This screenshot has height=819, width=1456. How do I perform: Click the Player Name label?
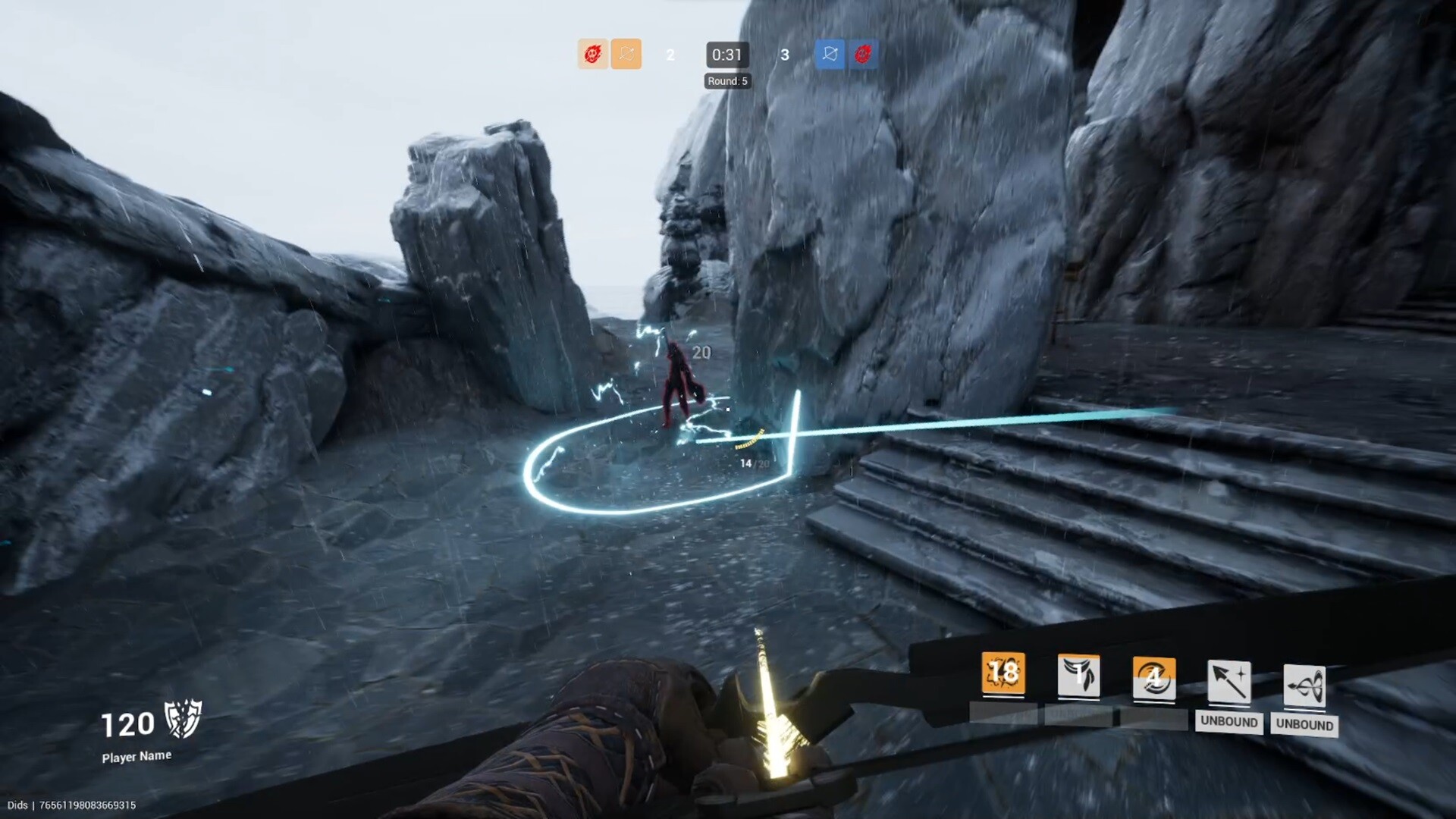tap(136, 755)
